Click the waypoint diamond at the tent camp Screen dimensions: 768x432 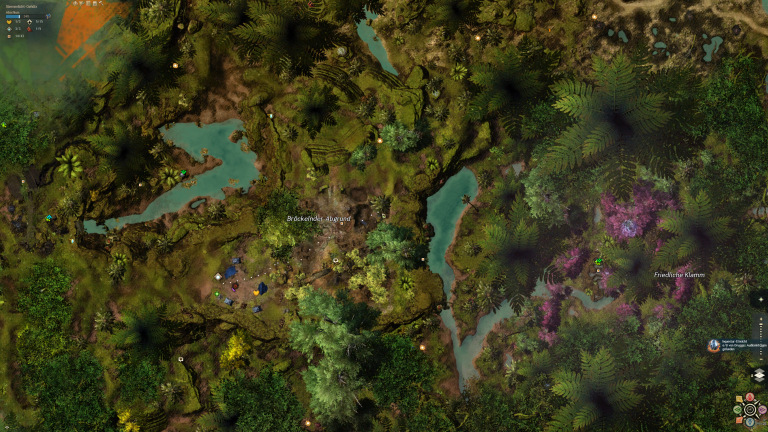[x=219, y=276]
